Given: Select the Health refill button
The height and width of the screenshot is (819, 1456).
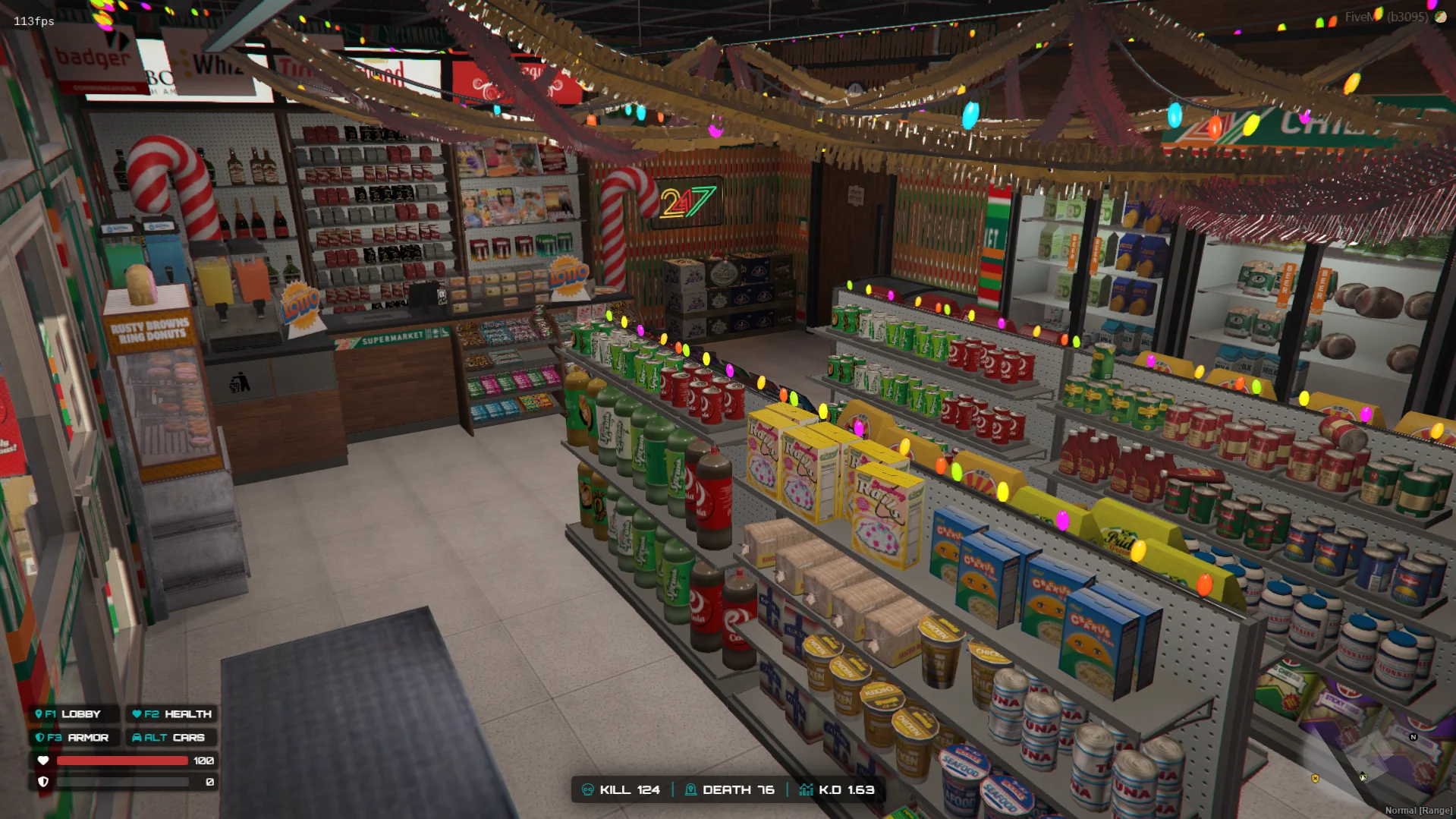Looking at the screenshot, I should click(x=171, y=714).
